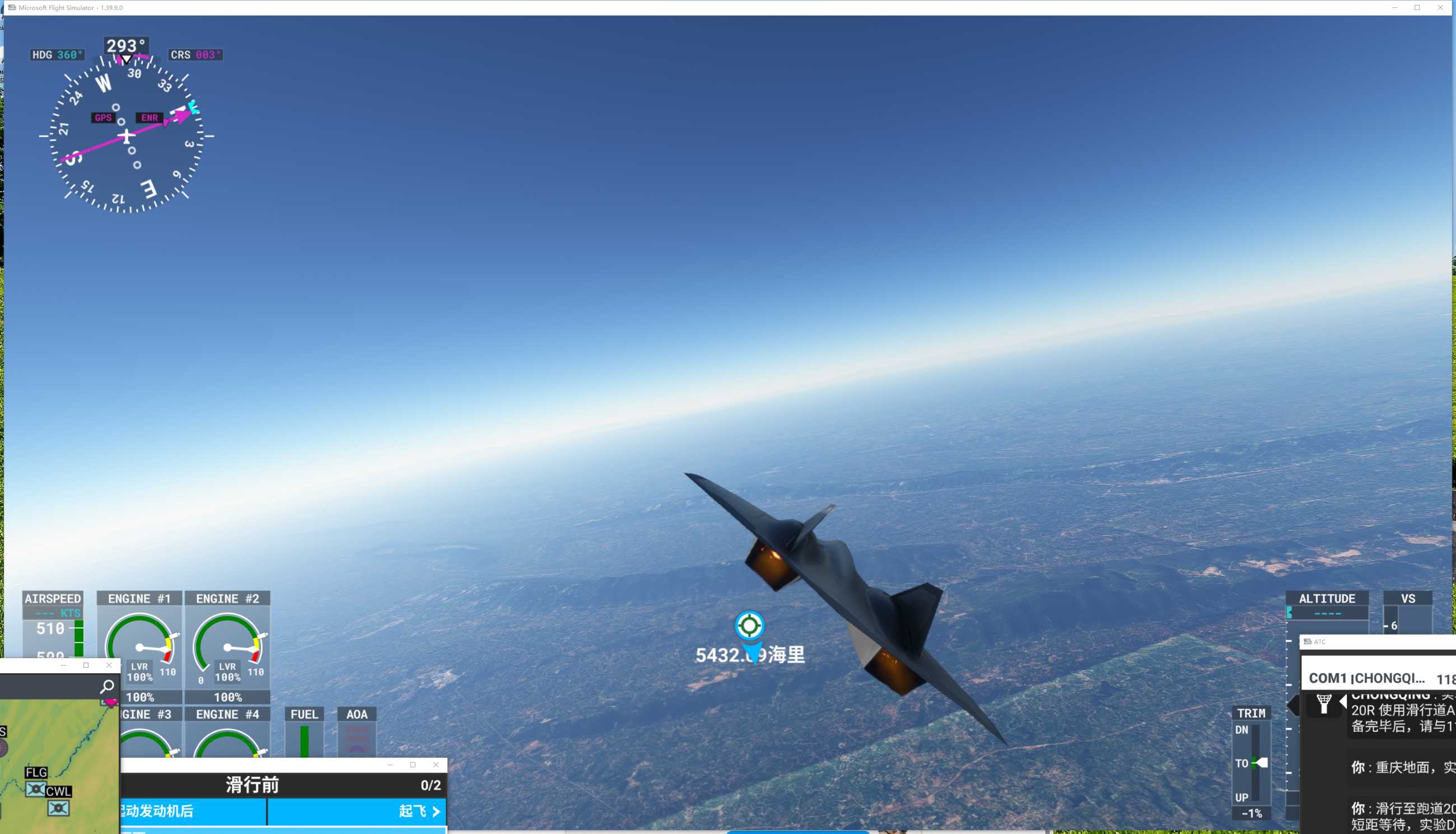
Task: Minimize the Flight Simulator main window
Action: [x=1394, y=7]
